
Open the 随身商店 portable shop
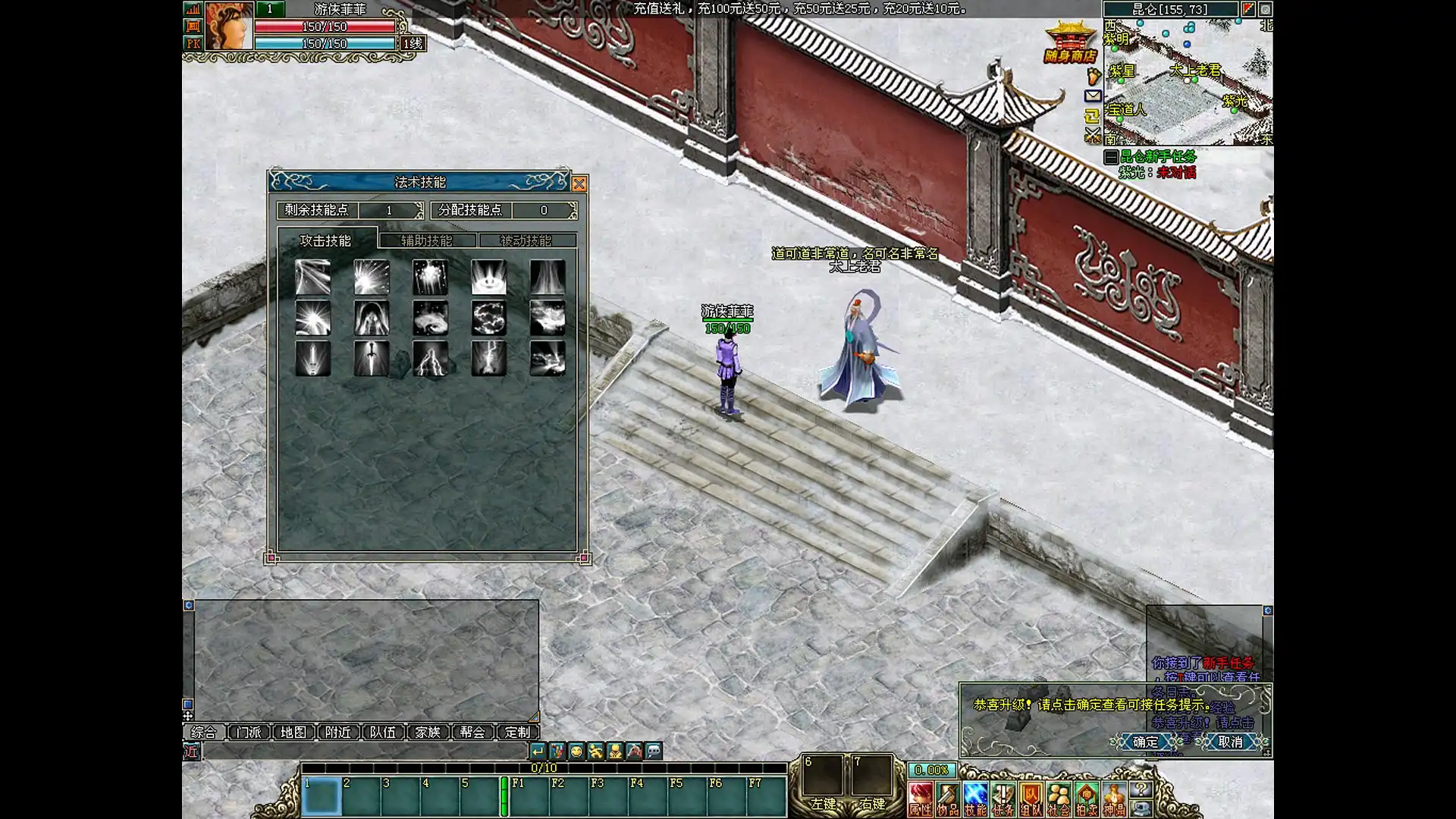[x=1070, y=45]
